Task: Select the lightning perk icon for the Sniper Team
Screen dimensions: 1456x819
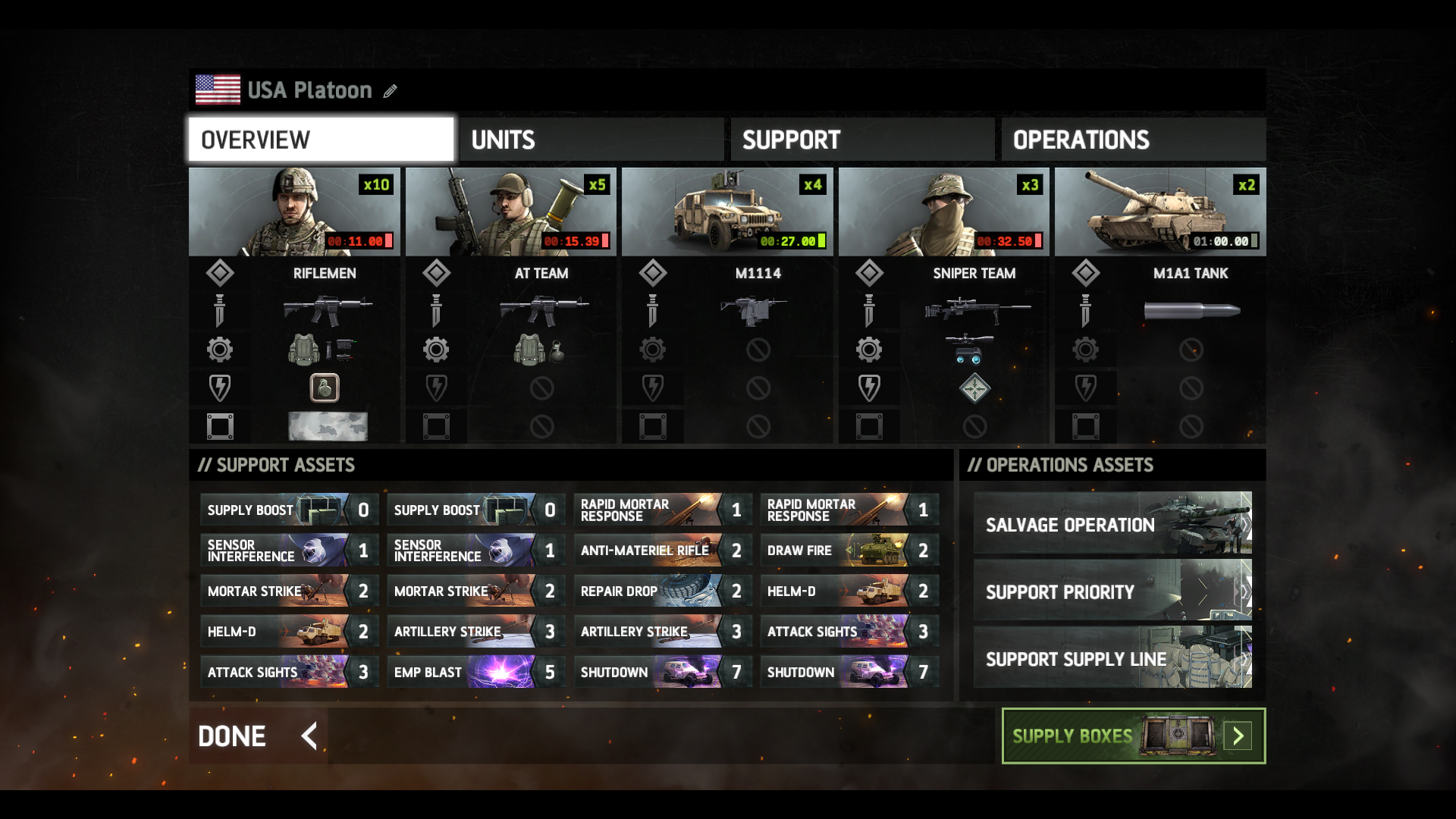Action: pos(869,388)
